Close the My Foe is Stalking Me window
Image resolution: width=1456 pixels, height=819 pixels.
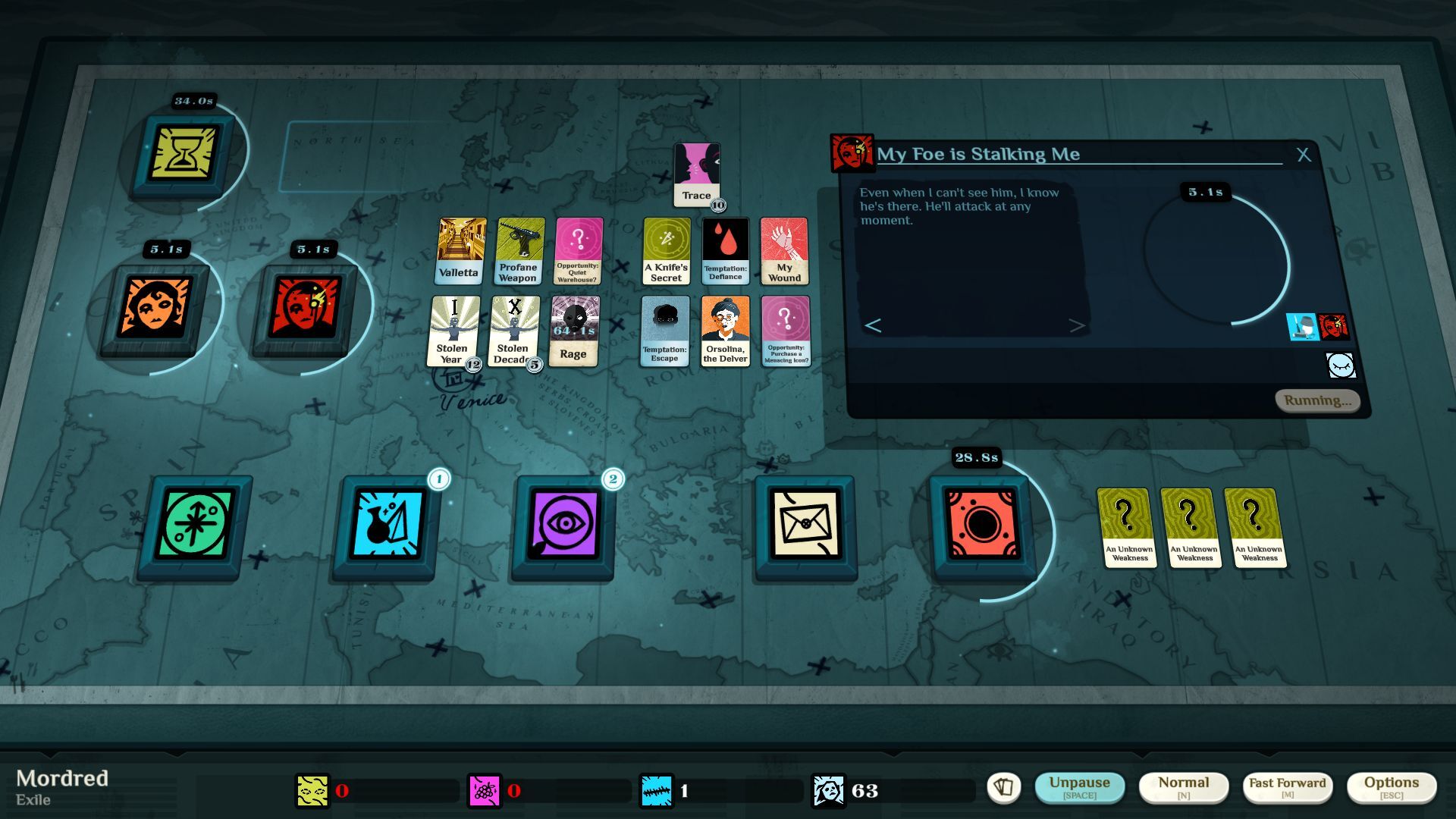(1305, 155)
